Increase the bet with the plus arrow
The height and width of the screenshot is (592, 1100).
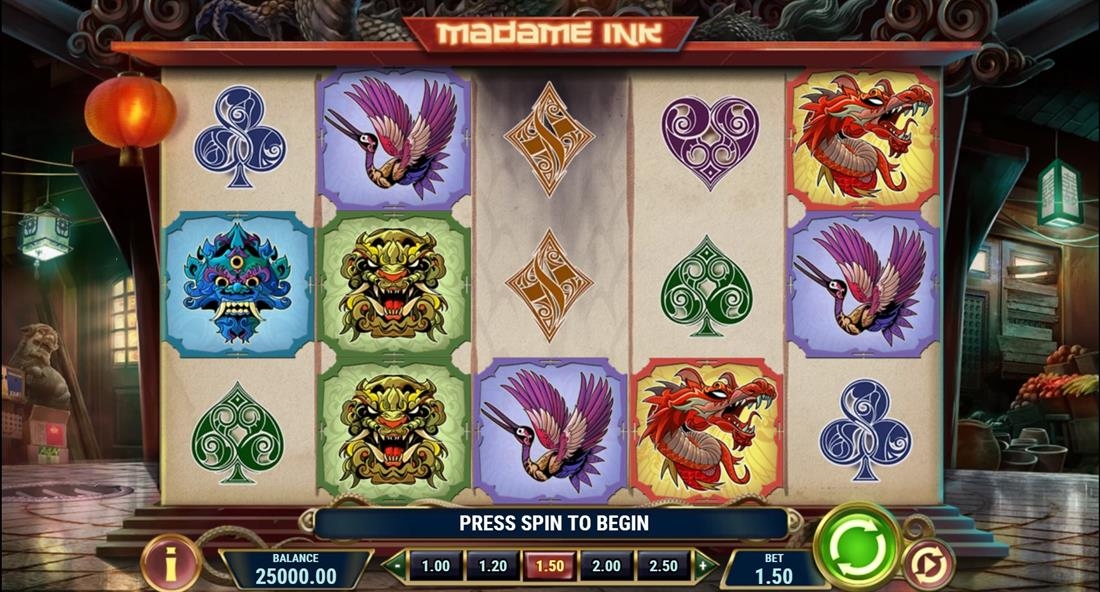pyautogui.click(x=705, y=566)
